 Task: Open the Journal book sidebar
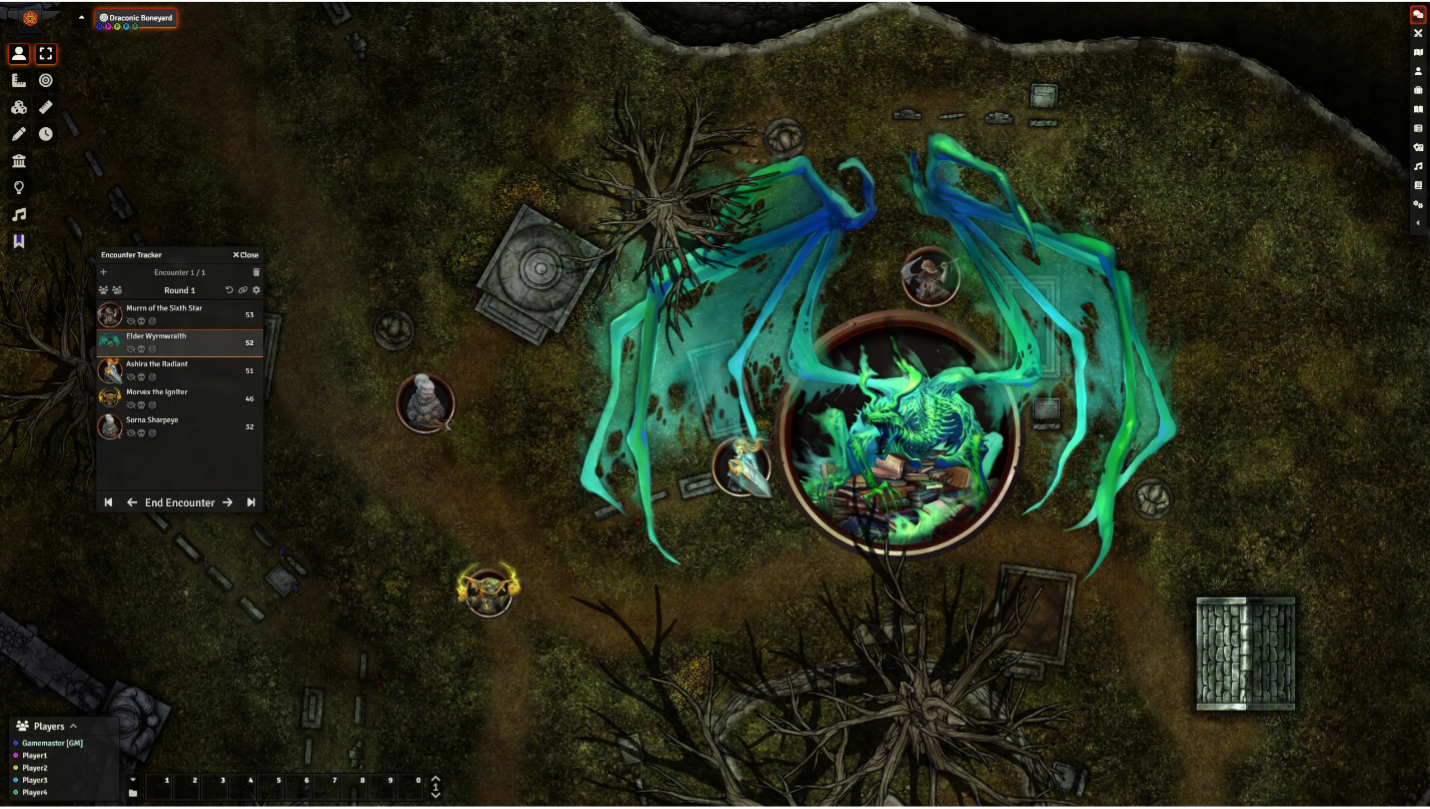click(1418, 108)
